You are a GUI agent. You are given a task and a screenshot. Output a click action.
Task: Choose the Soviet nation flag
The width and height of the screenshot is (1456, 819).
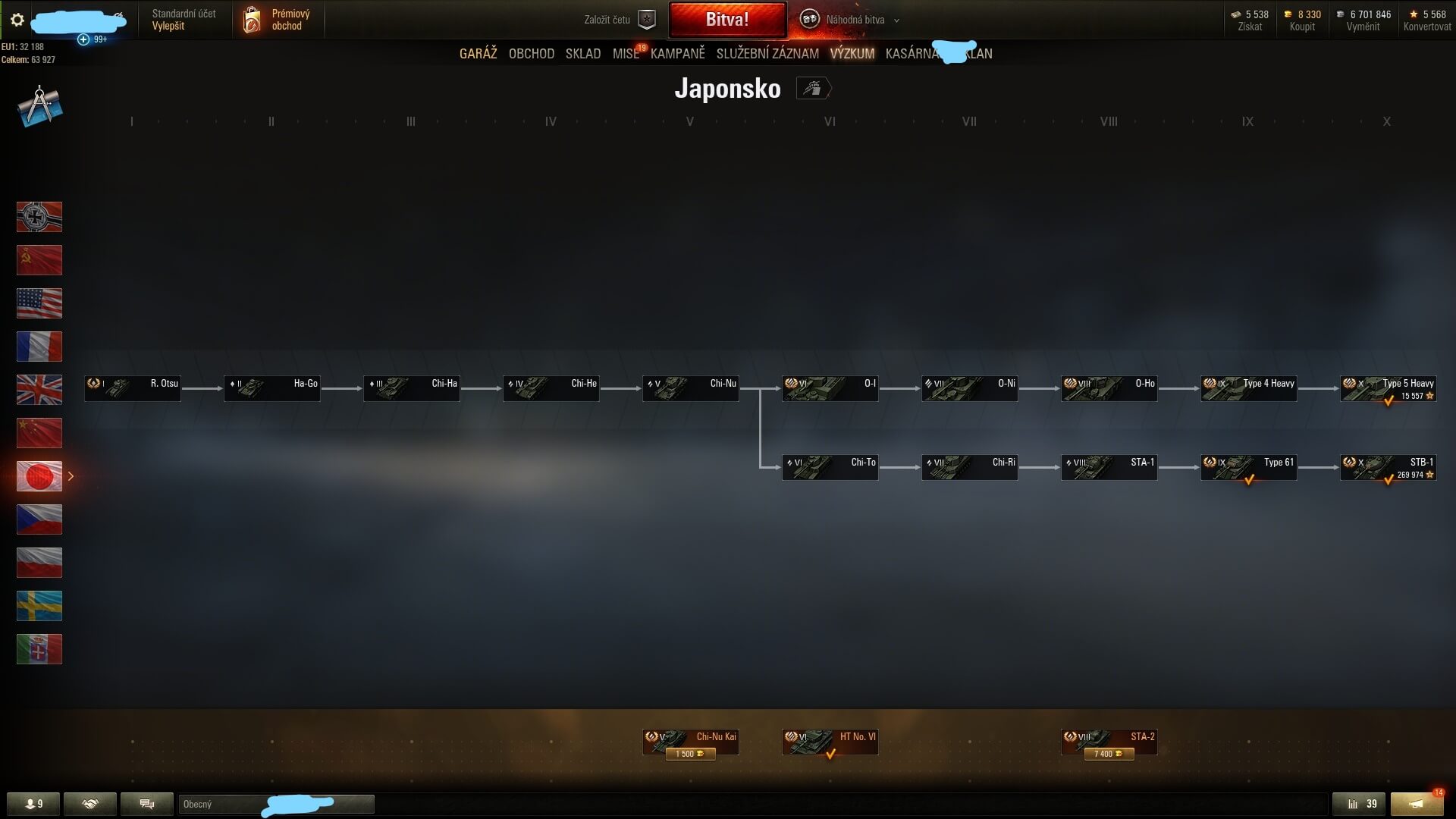pos(39,260)
